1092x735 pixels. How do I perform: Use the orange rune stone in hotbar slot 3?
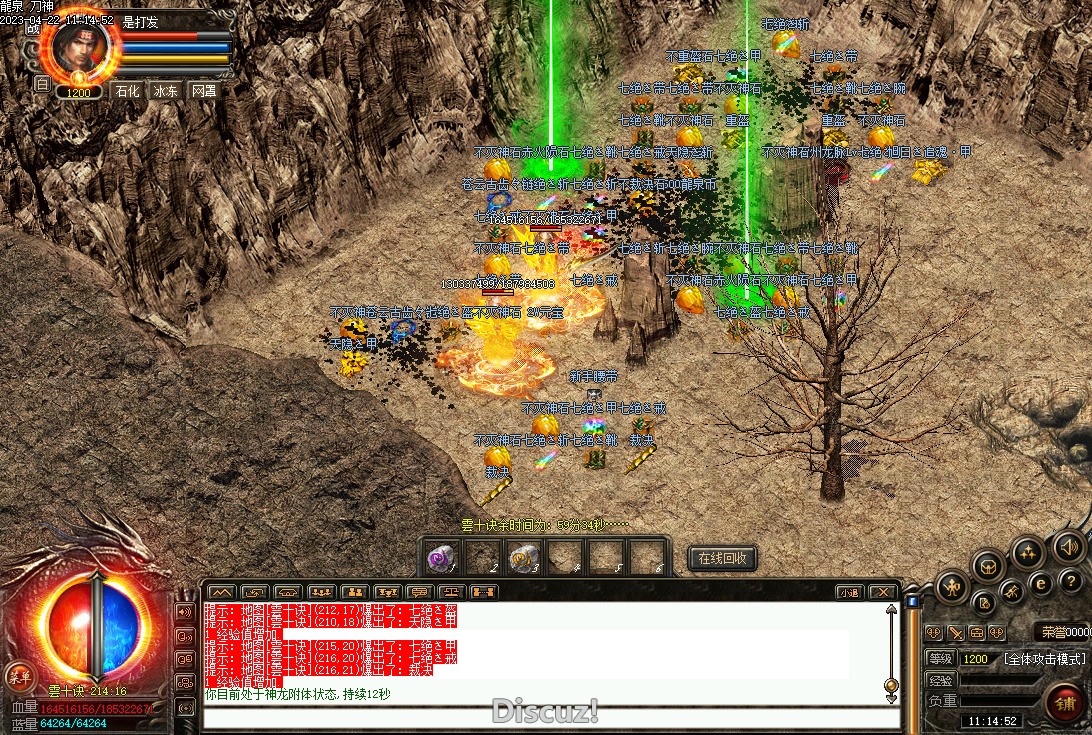click(x=521, y=558)
